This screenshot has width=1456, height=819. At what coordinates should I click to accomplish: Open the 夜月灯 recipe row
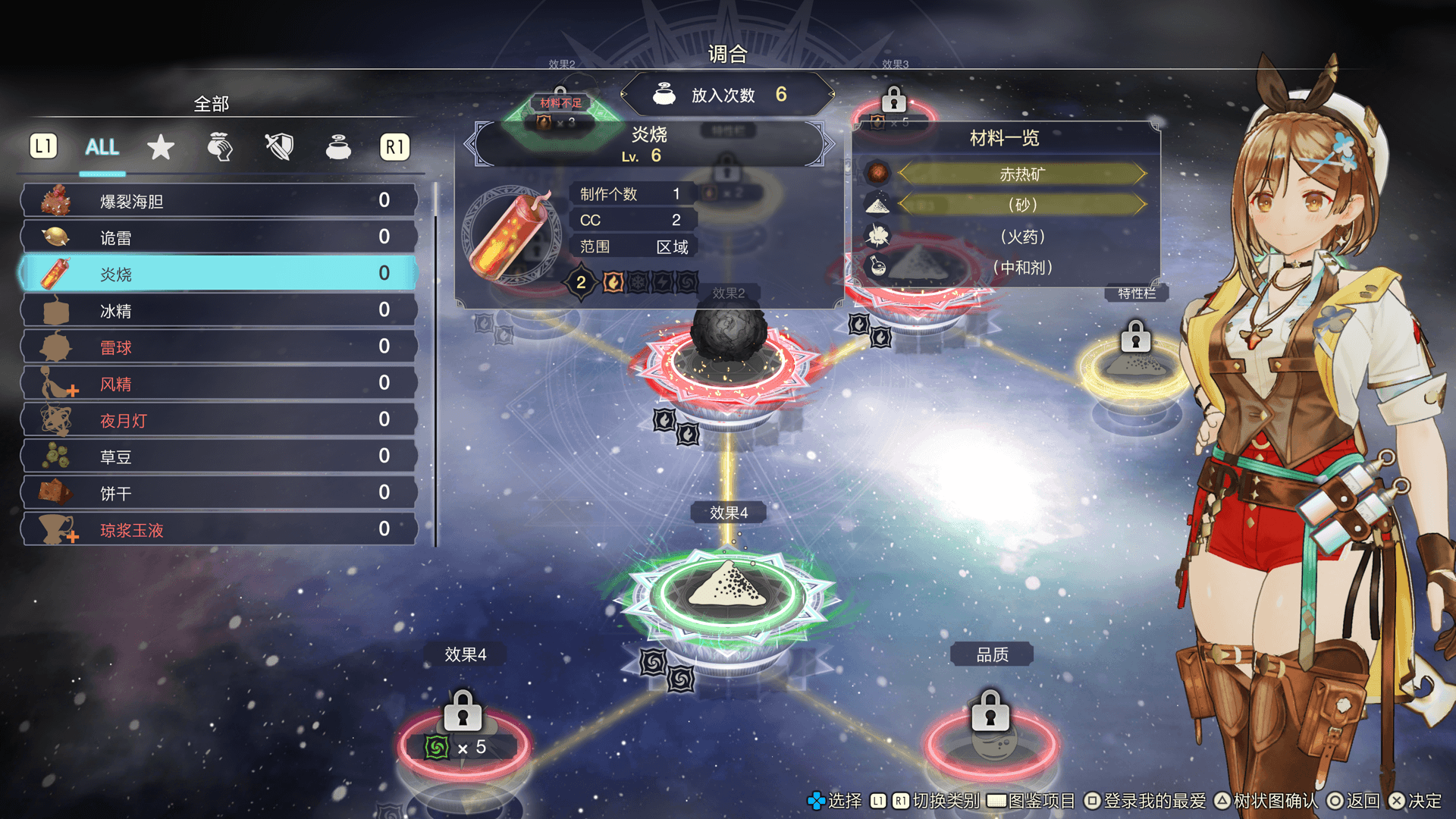220,420
